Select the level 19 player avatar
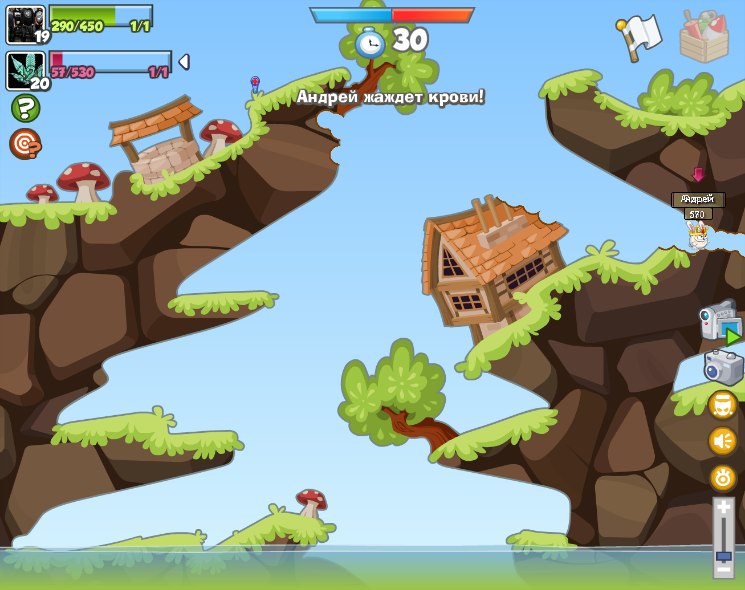This screenshot has height=590, width=745. [x=25, y=24]
